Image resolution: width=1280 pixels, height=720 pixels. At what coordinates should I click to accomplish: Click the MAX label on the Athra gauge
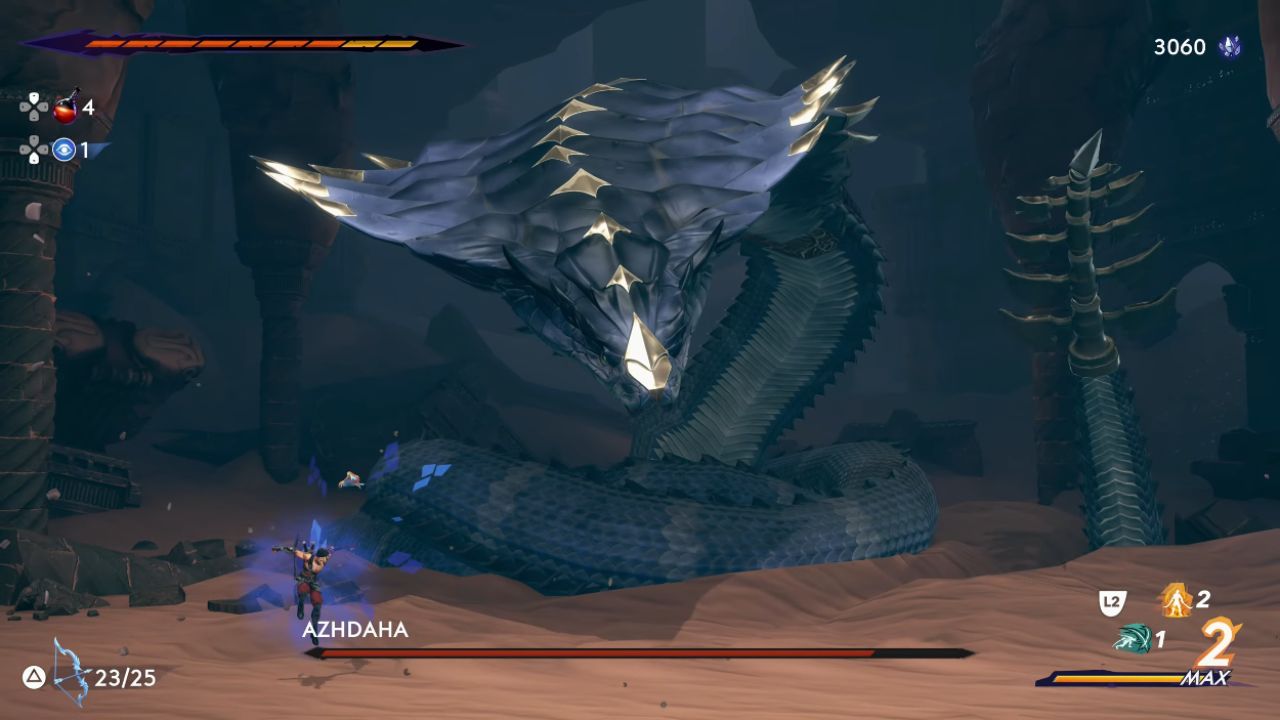(1207, 676)
